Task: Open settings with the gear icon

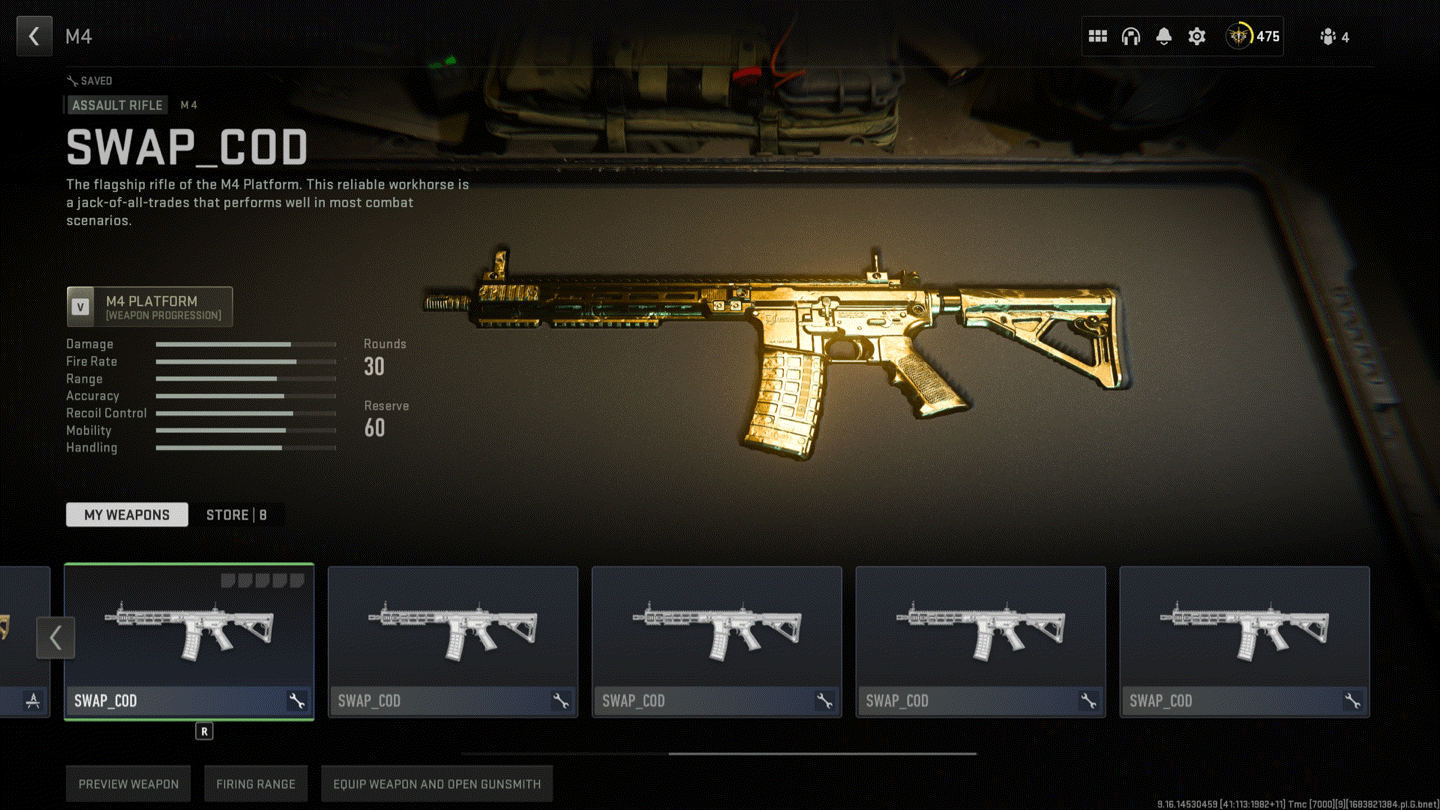Action: tap(1196, 37)
